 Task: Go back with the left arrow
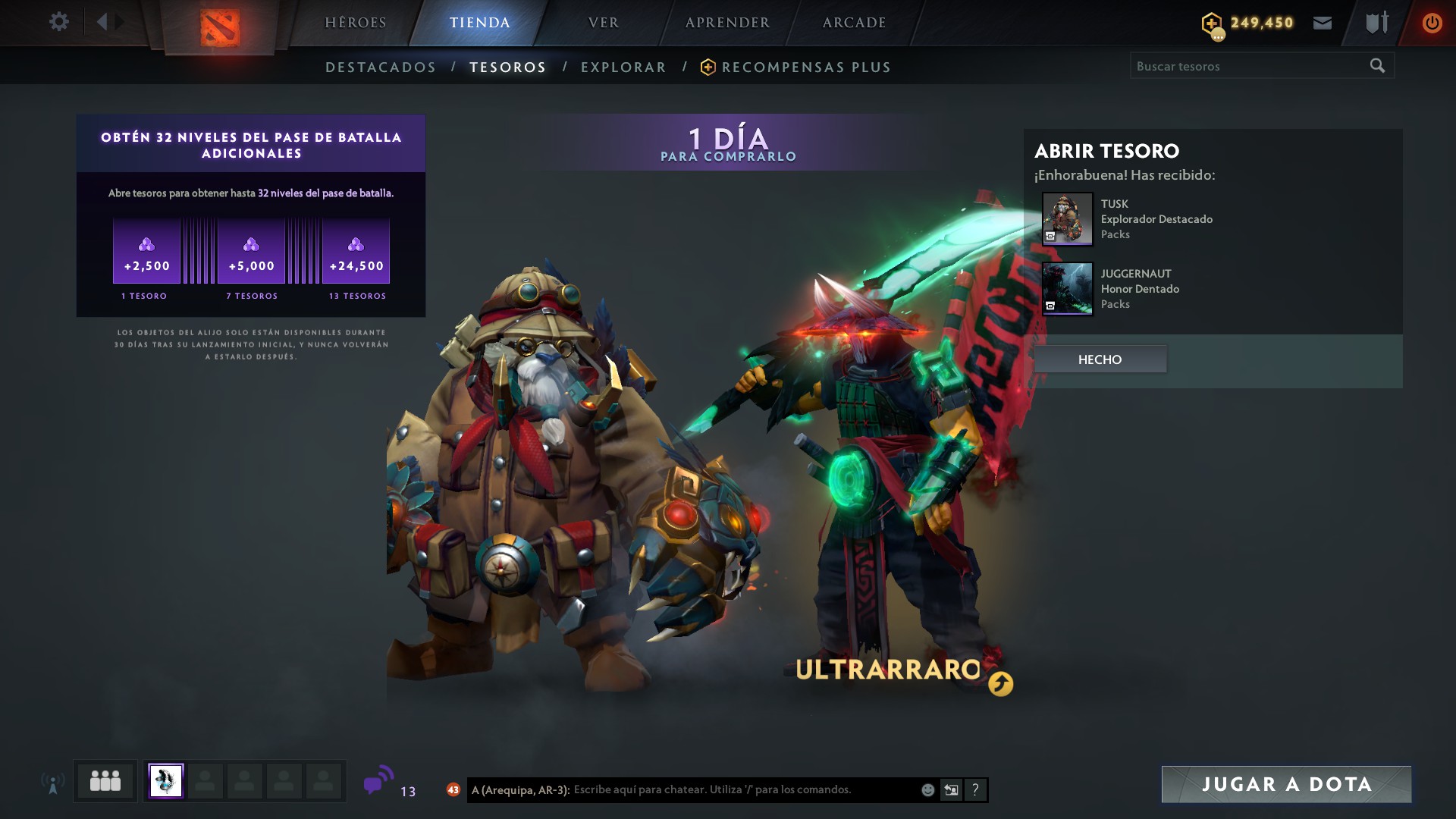pos(102,22)
